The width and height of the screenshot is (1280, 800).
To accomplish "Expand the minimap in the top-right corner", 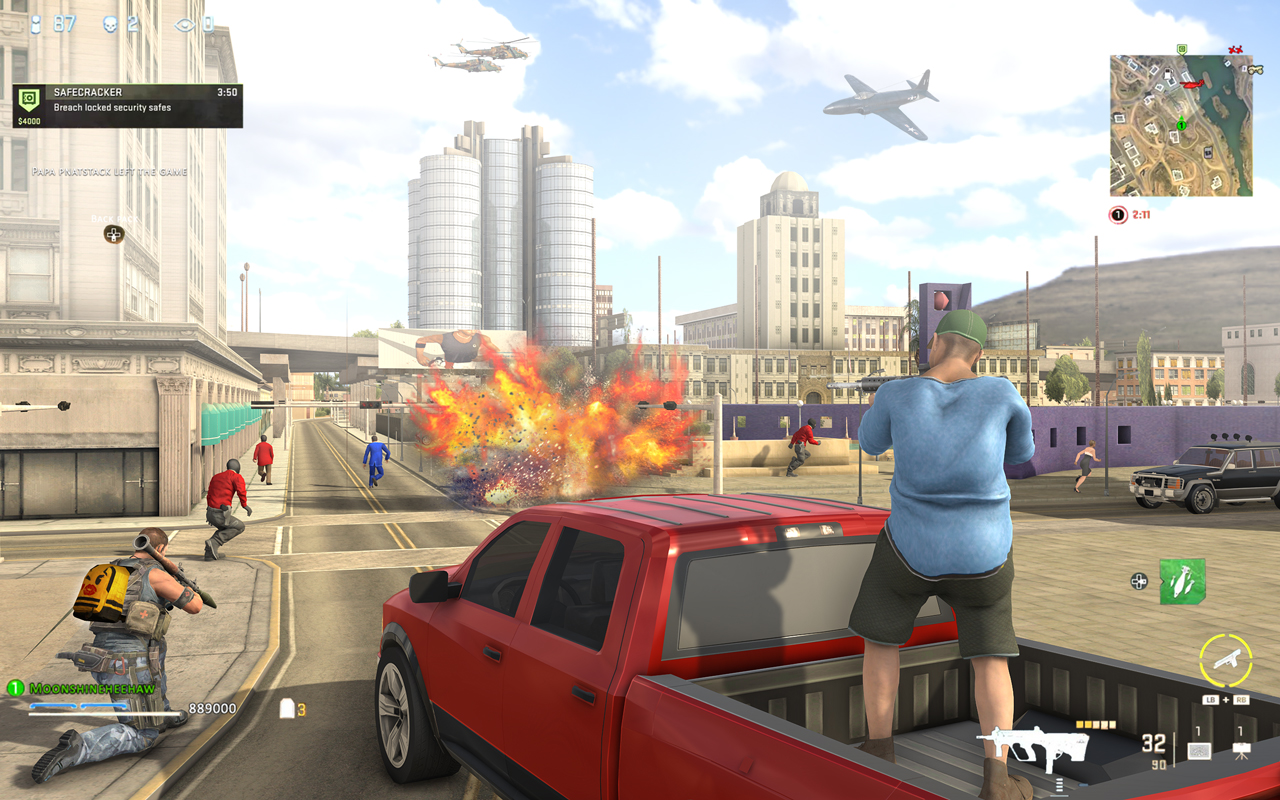I will 1181,125.
